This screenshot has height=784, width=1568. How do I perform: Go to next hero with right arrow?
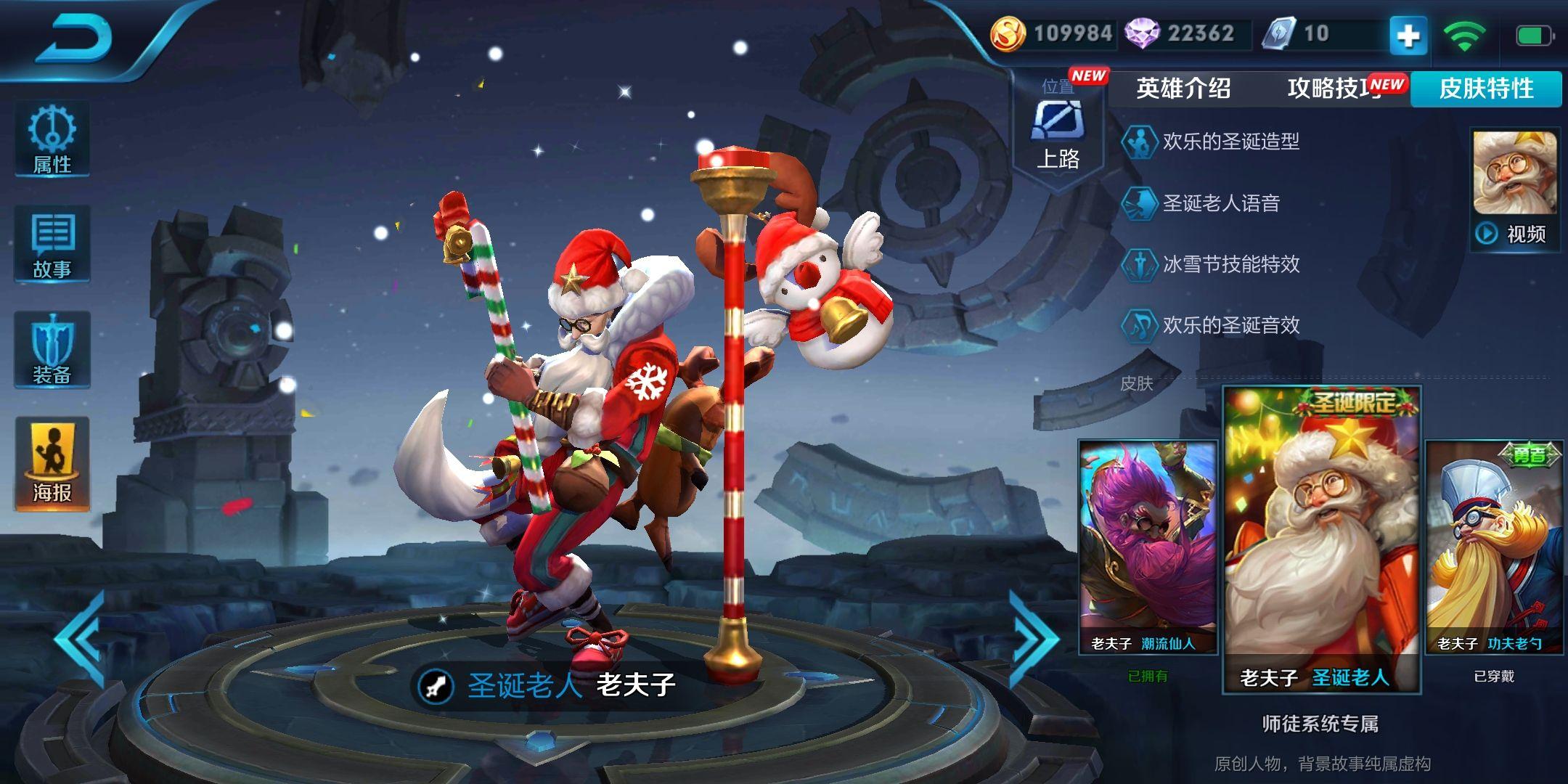(1034, 639)
